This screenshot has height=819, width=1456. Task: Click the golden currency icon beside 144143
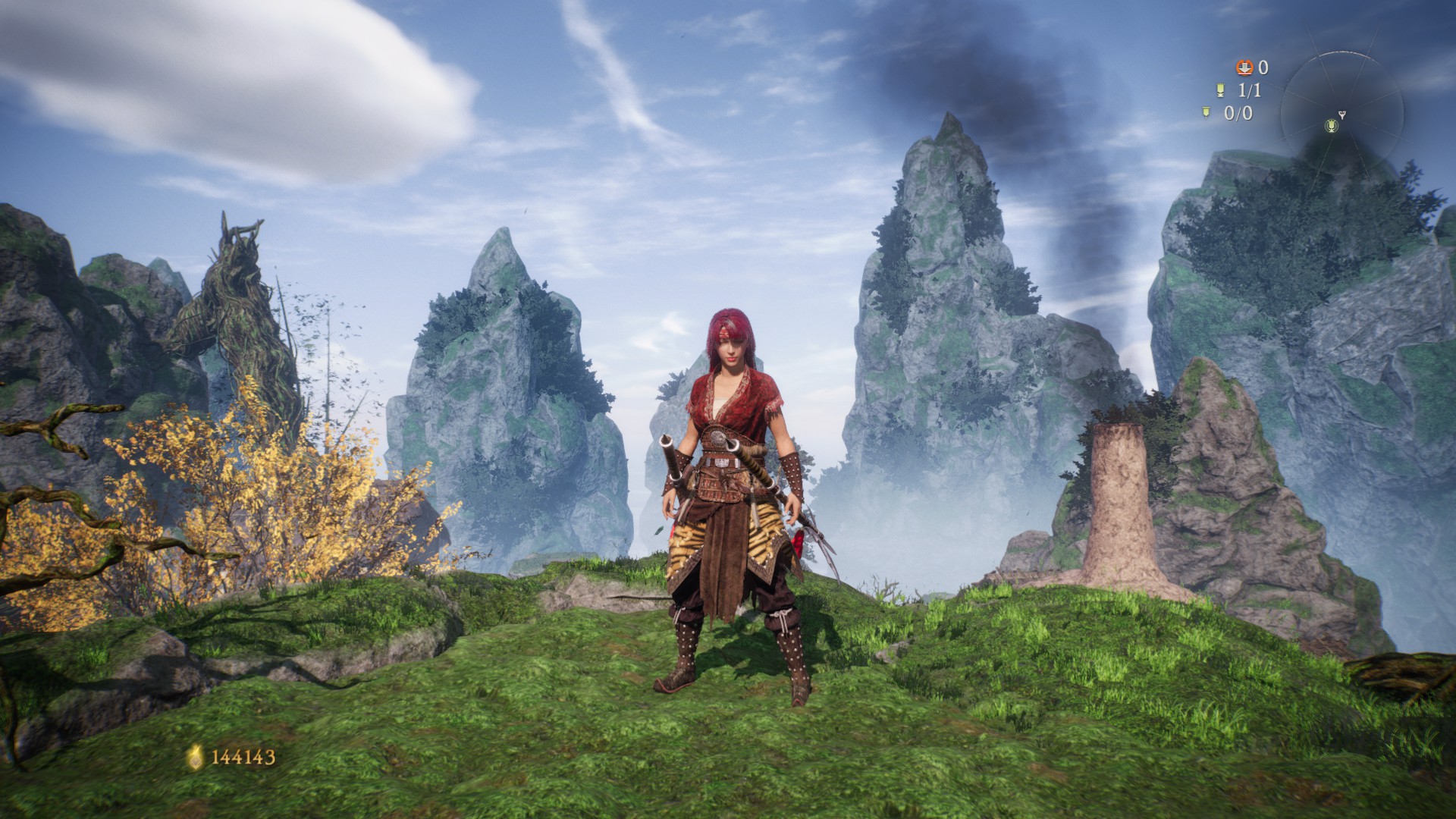click(196, 756)
